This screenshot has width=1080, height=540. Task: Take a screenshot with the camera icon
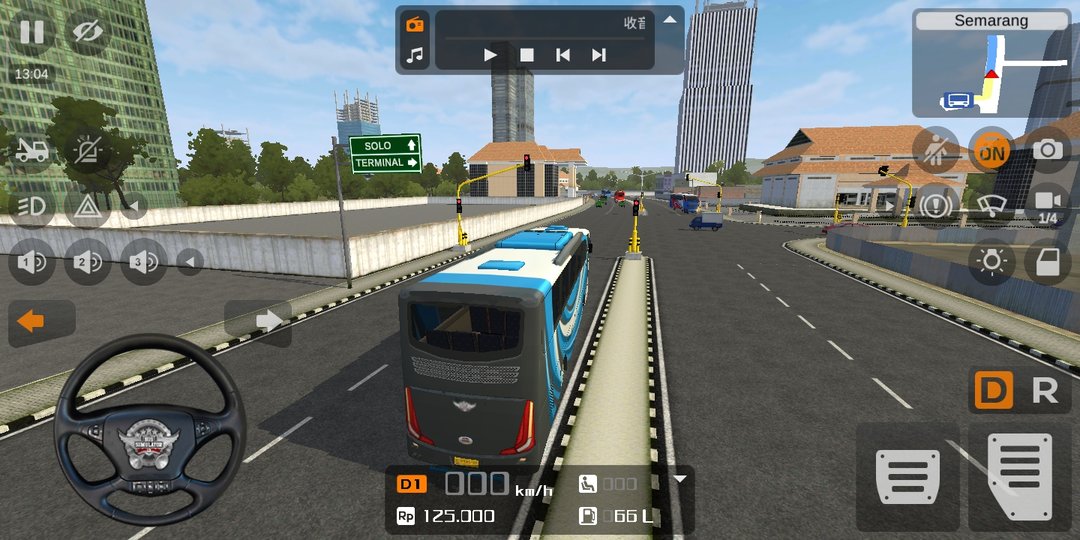pyautogui.click(x=1047, y=150)
